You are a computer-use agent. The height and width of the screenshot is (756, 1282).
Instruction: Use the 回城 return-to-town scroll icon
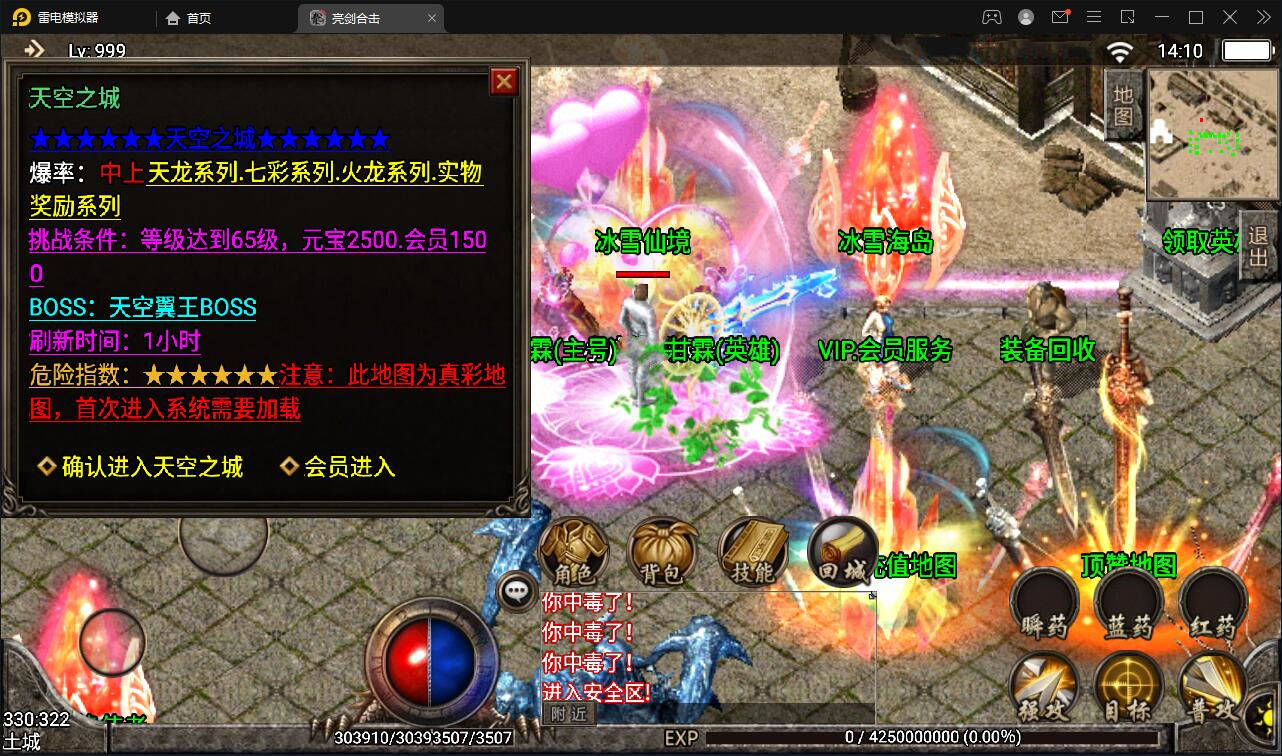click(840, 555)
